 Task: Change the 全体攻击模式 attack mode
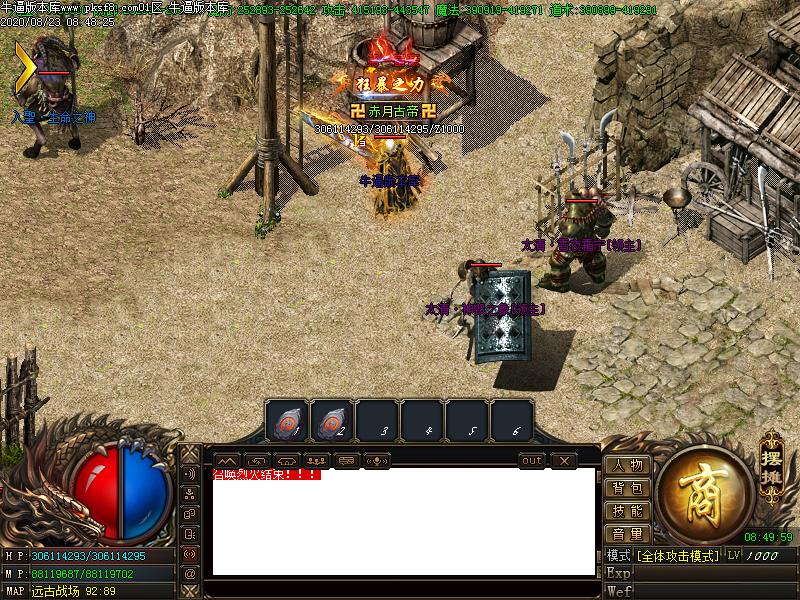pyautogui.click(x=677, y=555)
